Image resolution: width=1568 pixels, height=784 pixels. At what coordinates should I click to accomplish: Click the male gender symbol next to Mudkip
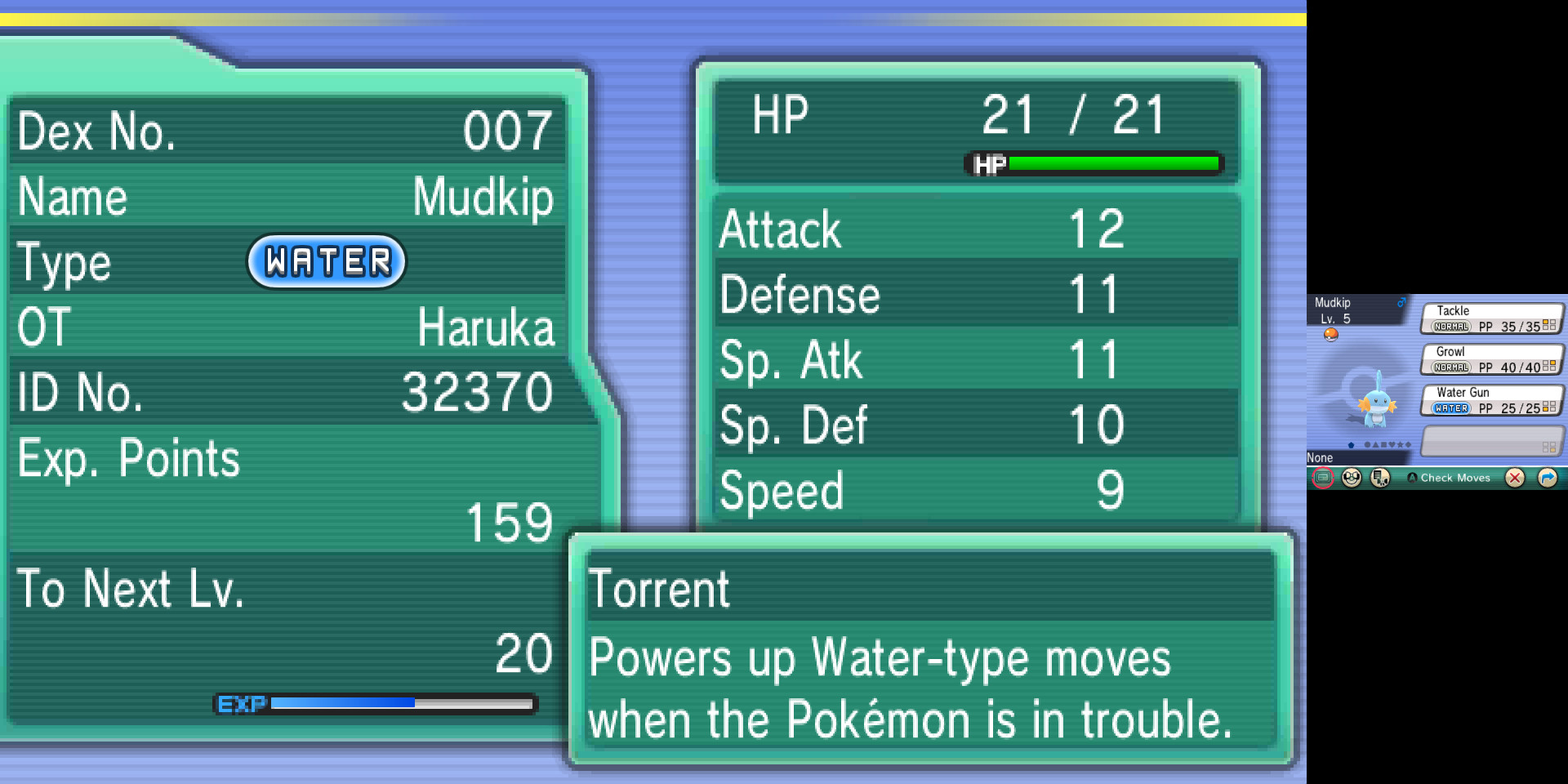click(1401, 303)
